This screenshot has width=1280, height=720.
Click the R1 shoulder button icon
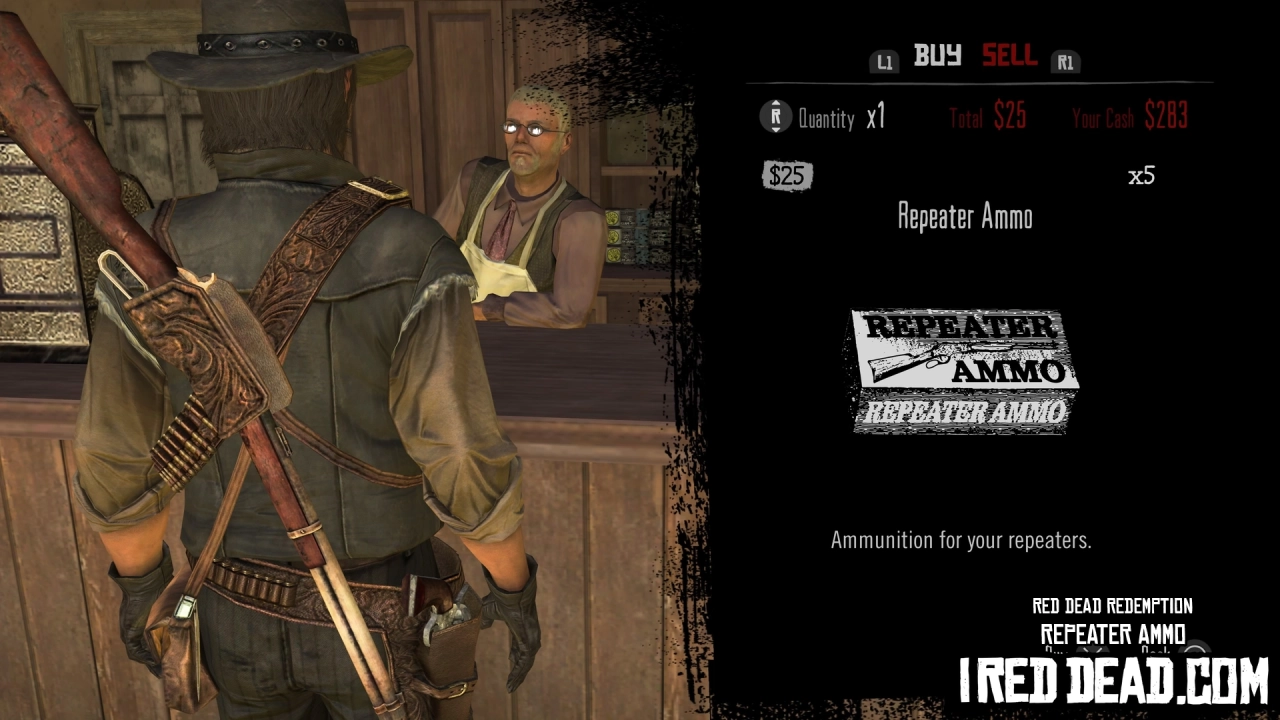coord(1065,61)
